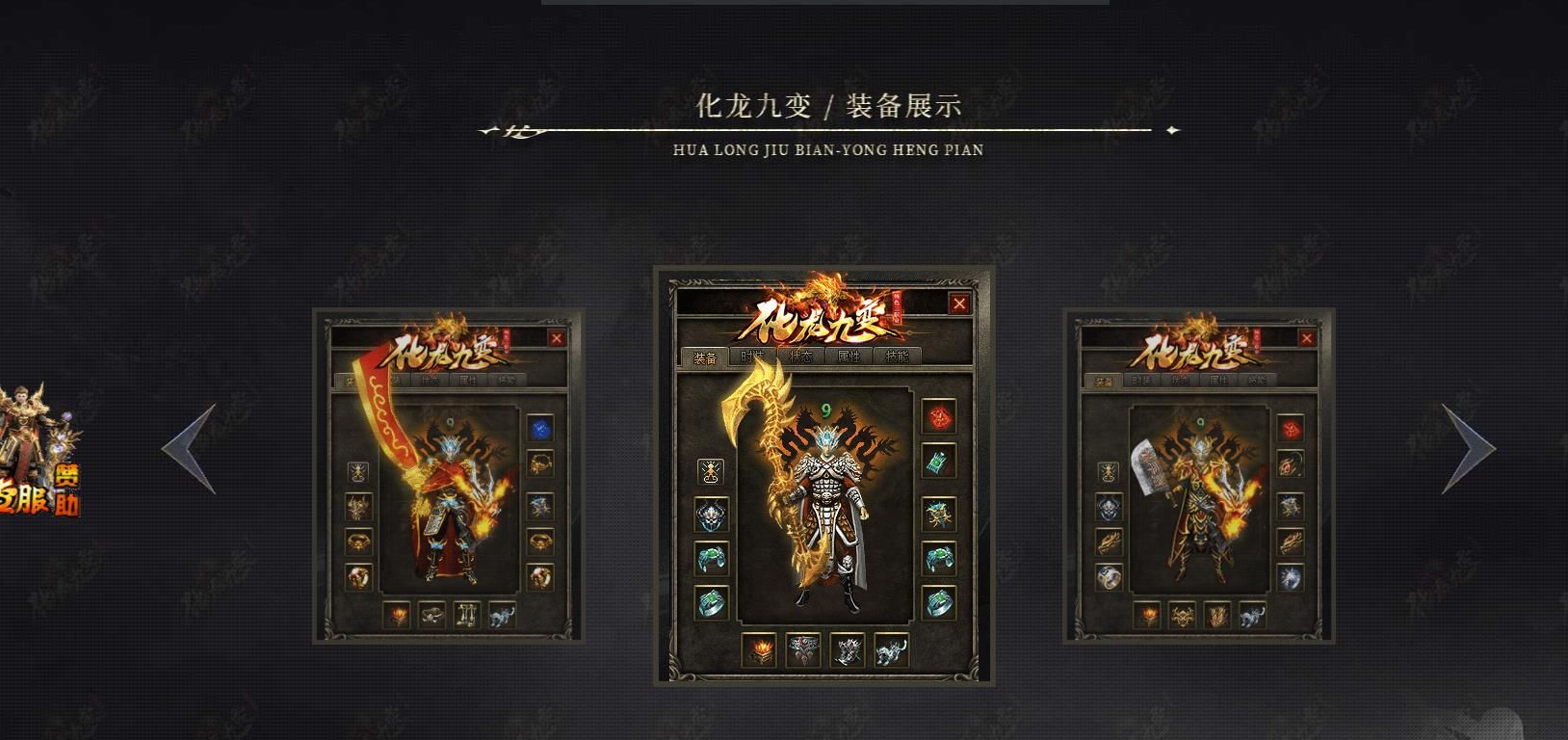Switch to the 装备 tab in center panel
This screenshot has width=1568, height=740.
click(x=705, y=357)
